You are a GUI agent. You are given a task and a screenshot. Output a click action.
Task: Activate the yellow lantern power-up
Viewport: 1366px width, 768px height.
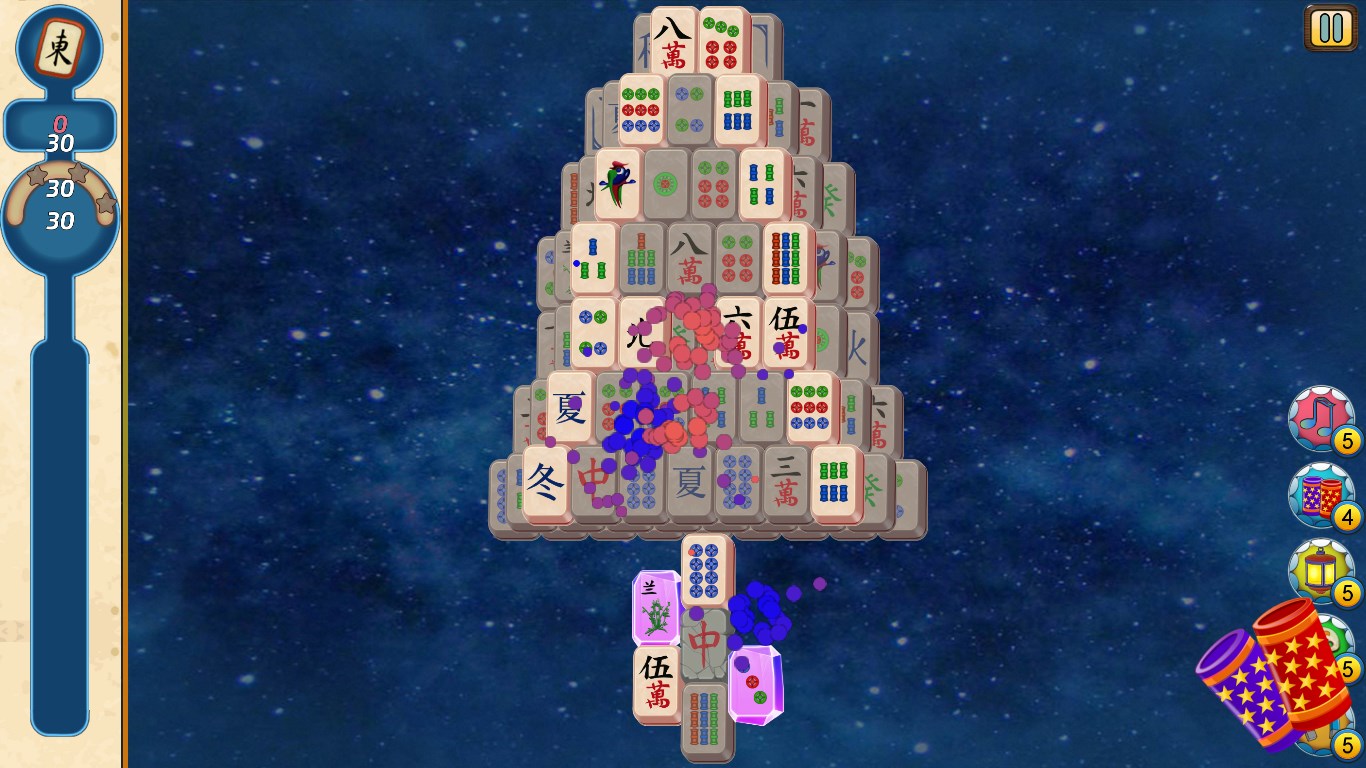point(1320,572)
